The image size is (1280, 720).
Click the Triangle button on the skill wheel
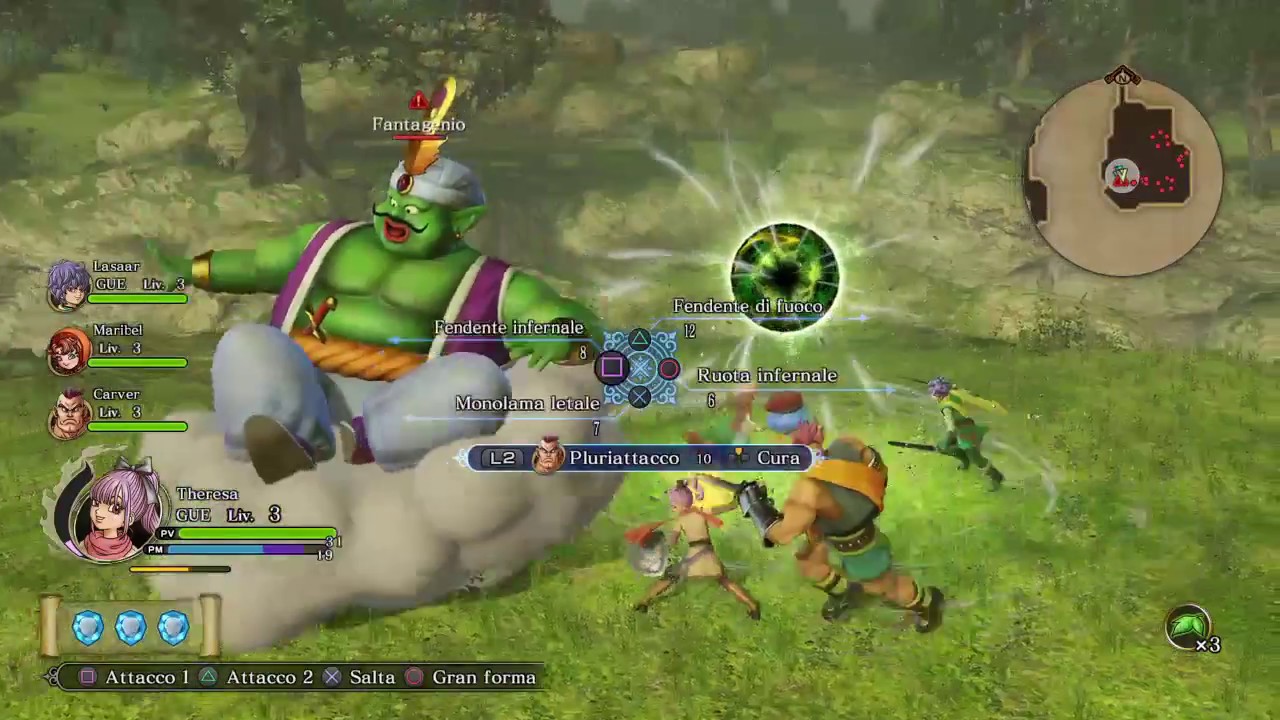[x=639, y=340]
